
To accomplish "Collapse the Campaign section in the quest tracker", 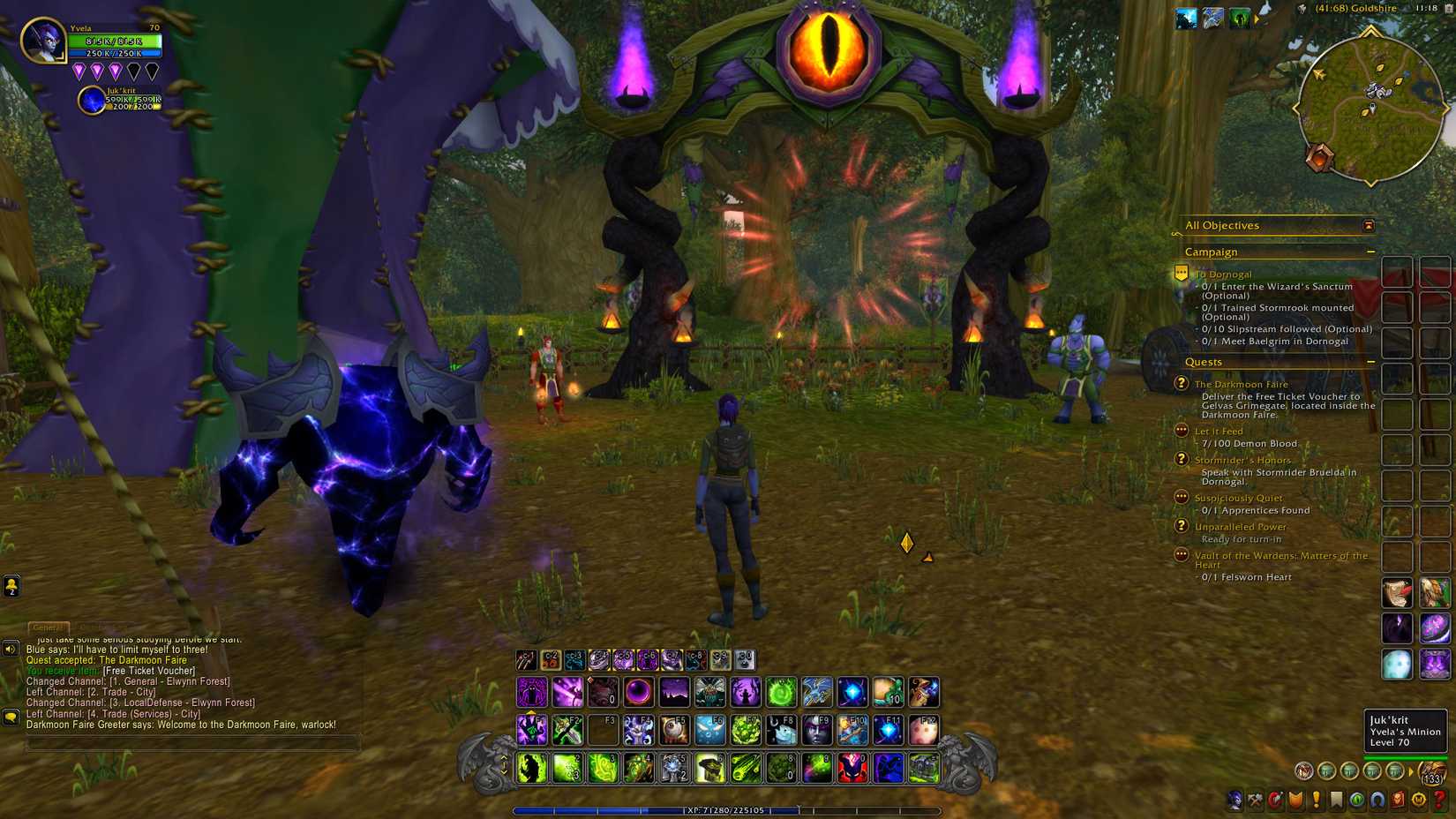I will pyautogui.click(x=1370, y=252).
